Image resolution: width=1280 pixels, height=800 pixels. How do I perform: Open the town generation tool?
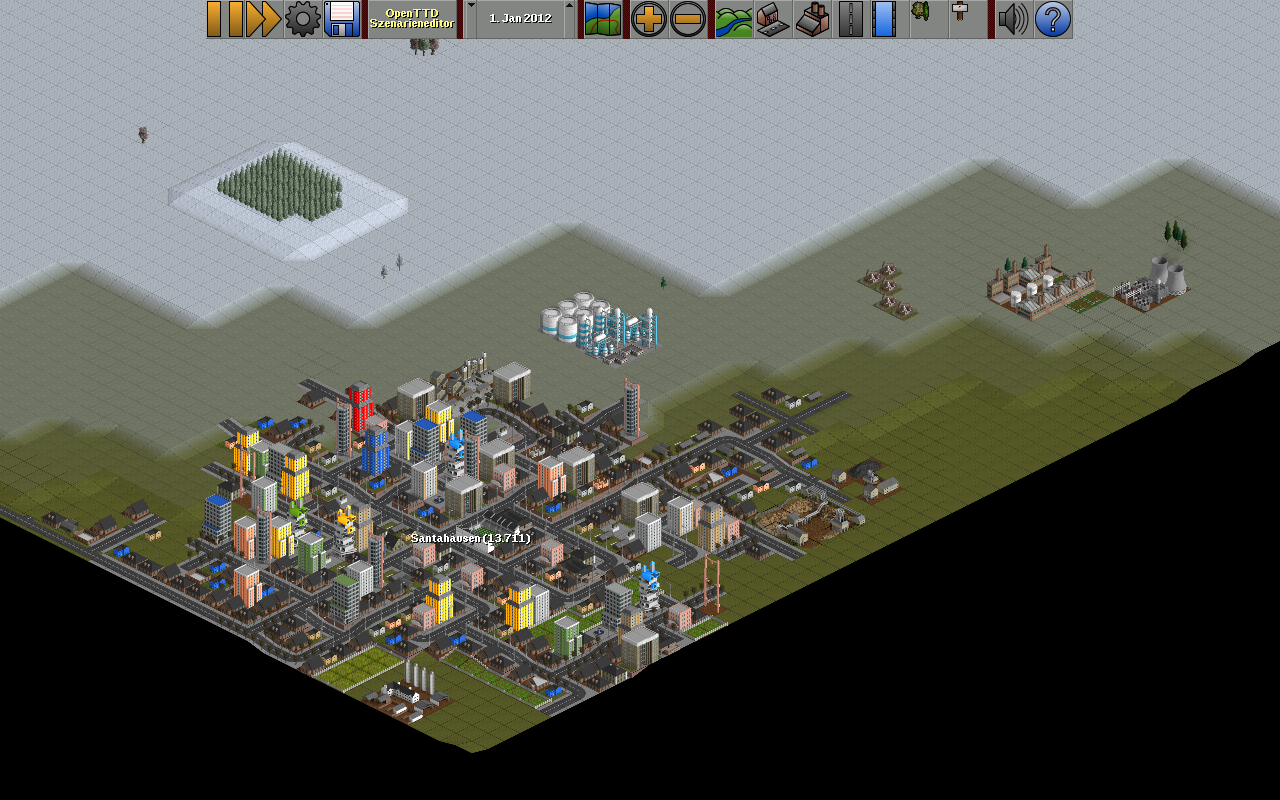pos(773,19)
